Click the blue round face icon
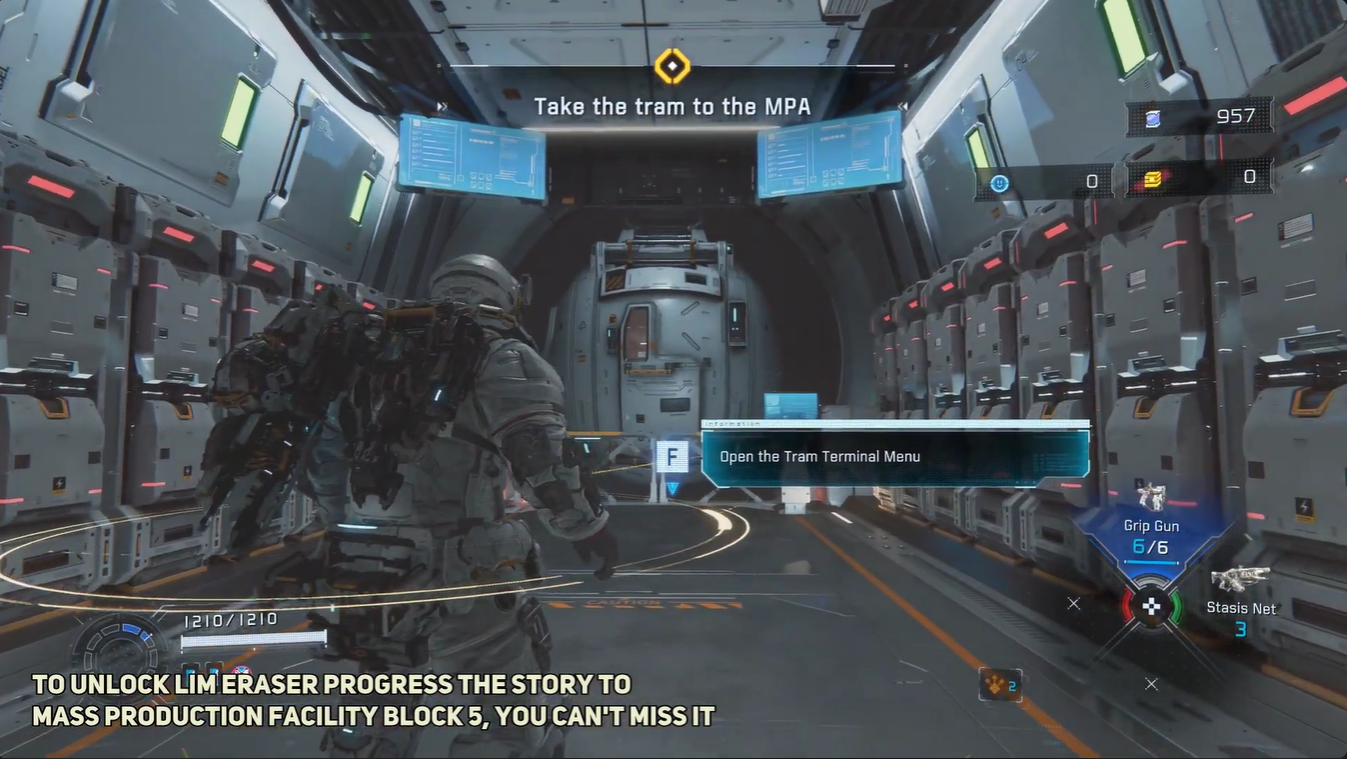 point(999,183)
